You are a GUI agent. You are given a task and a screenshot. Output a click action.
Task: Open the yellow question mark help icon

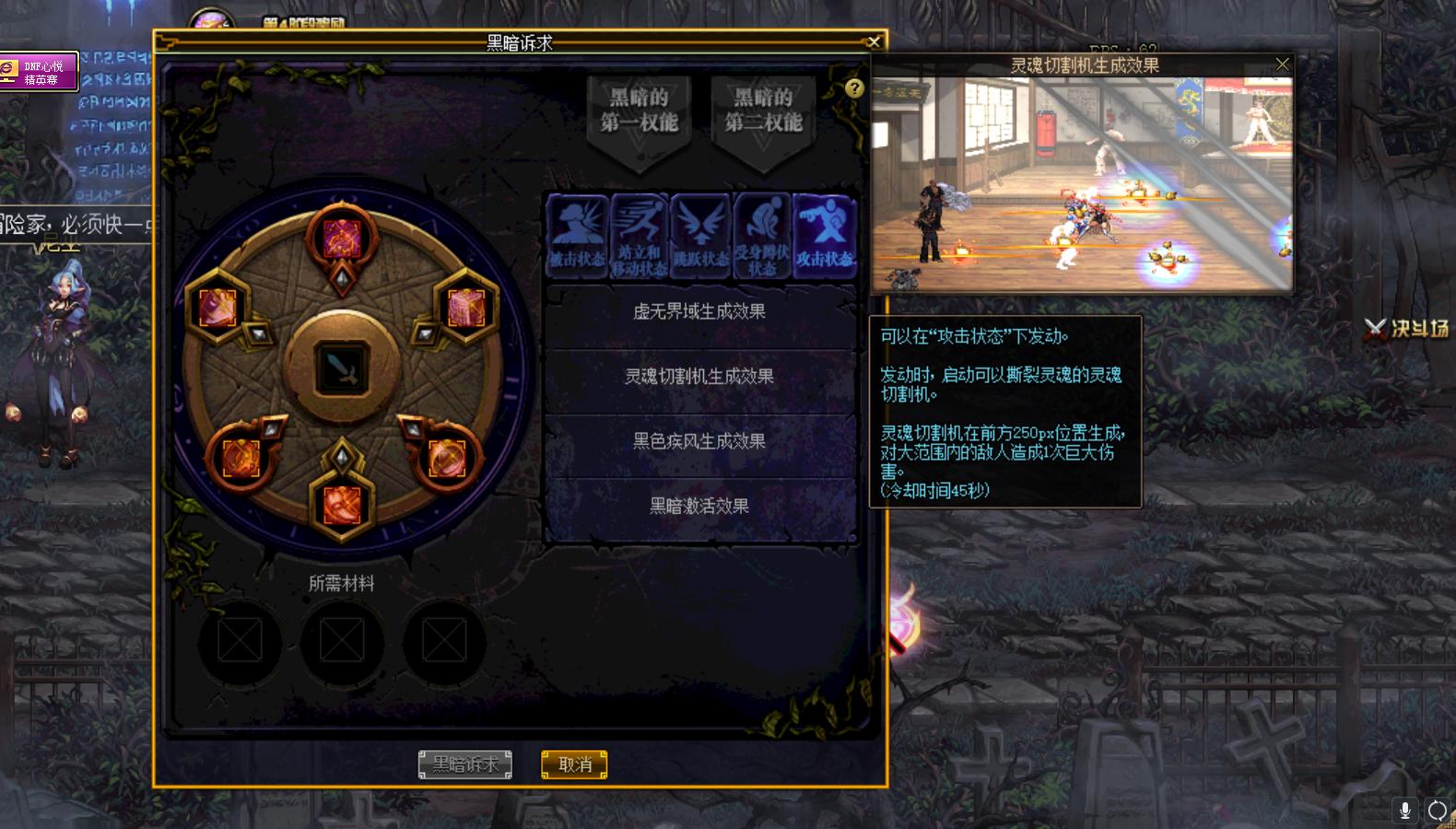pos(856,88)
